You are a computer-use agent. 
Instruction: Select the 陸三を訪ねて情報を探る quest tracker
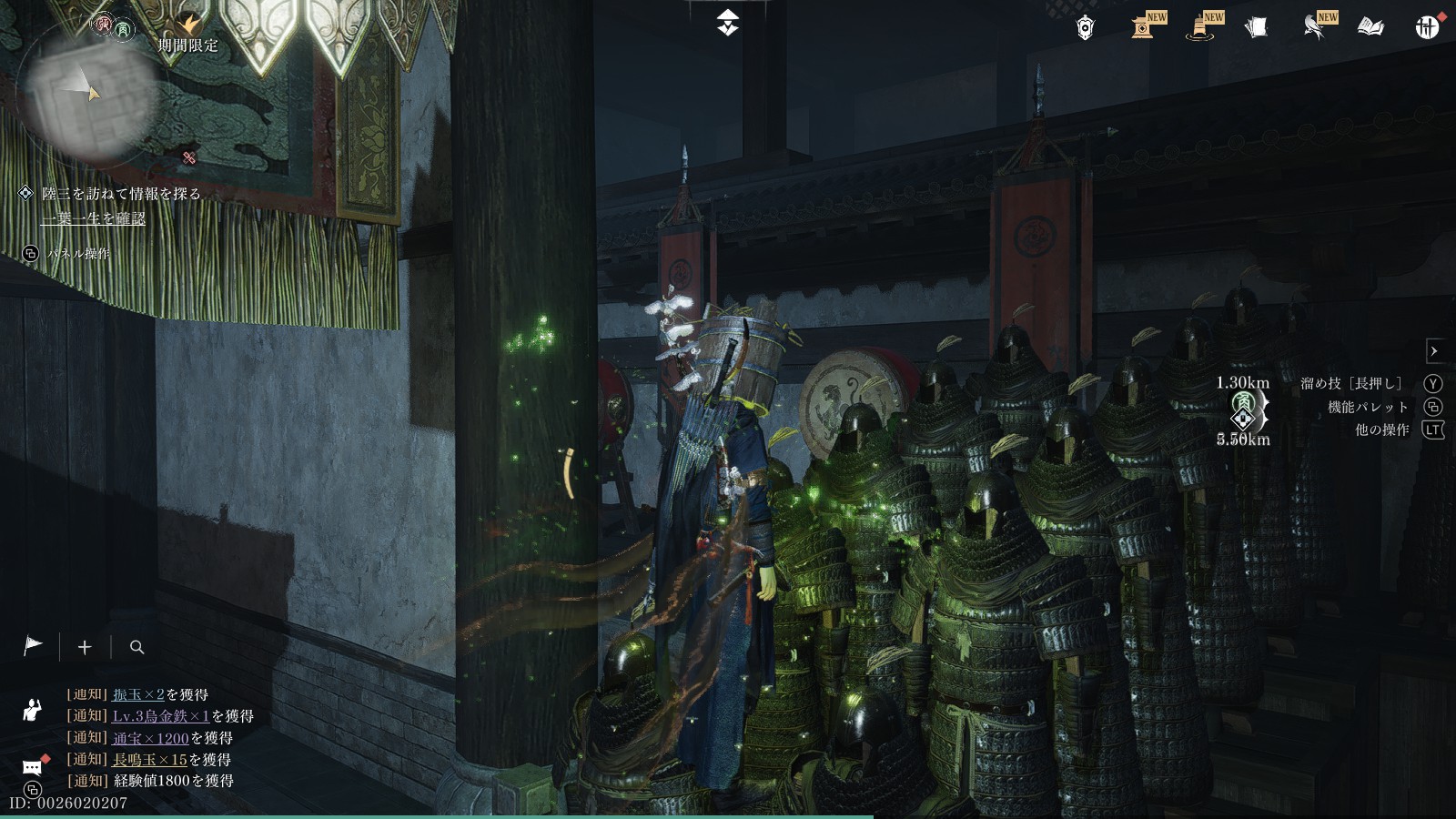click(121, 194)
